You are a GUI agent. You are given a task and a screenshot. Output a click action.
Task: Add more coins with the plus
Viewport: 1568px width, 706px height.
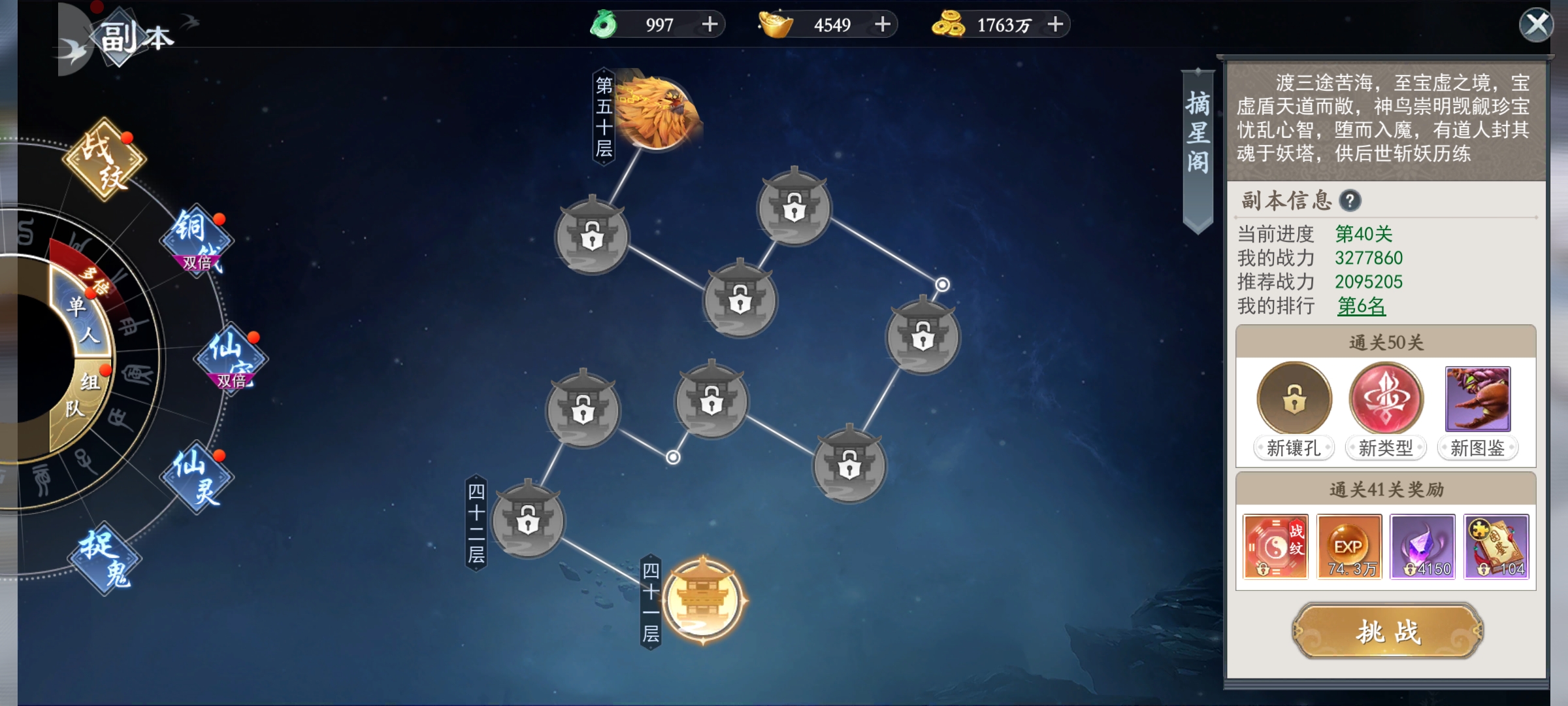(1055, 25)
